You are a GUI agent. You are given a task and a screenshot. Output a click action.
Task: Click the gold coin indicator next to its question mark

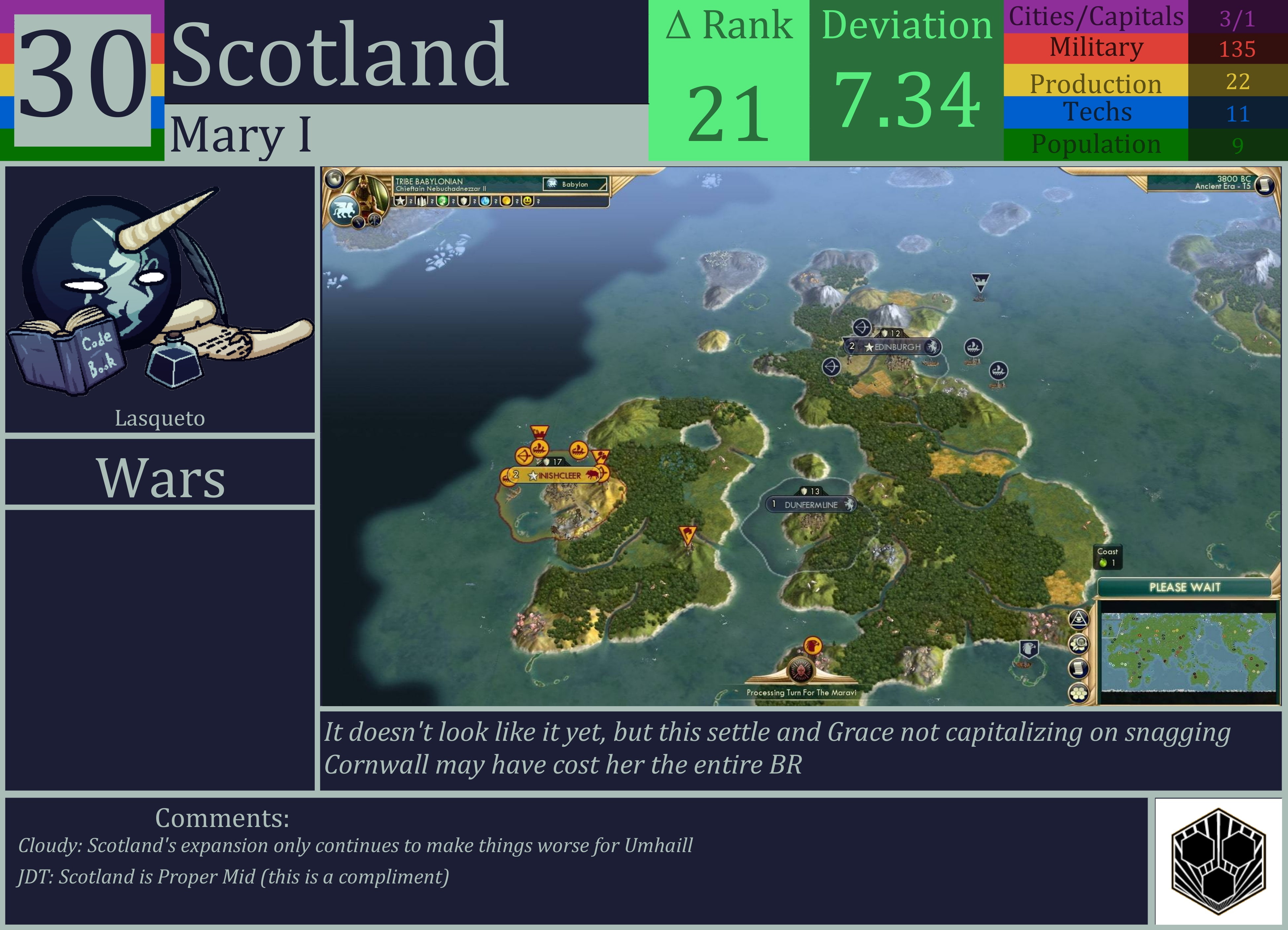(x=506, y=202)
